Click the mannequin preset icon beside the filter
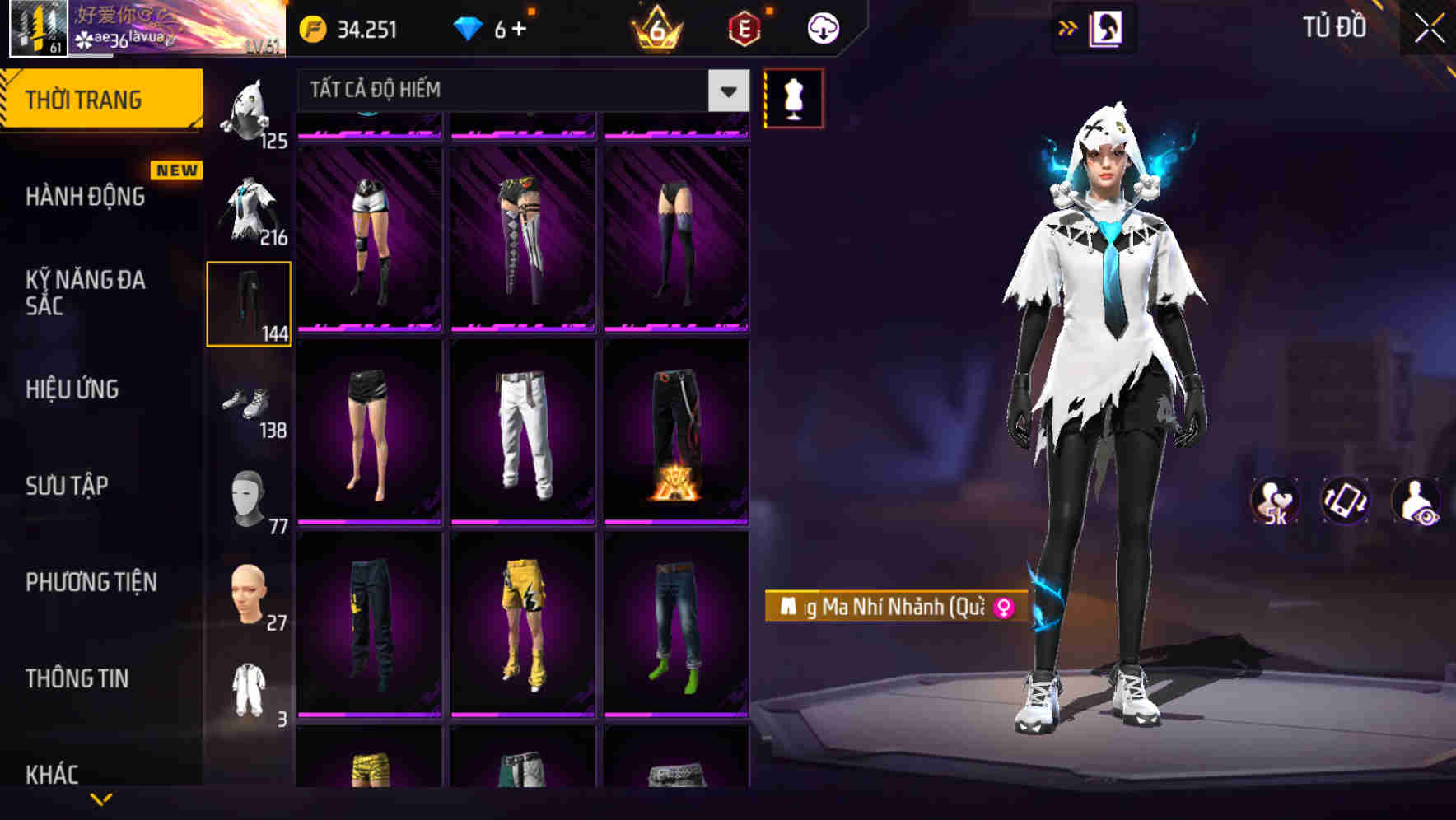The width and height of the screenshot is (1456, 820). click(793, 97)
